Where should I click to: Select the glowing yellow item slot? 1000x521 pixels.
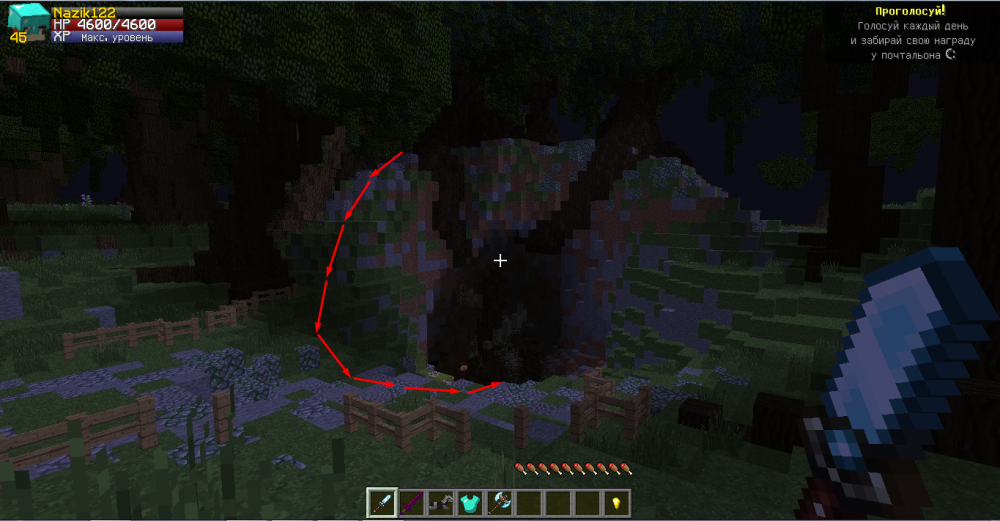coord(615,502)
